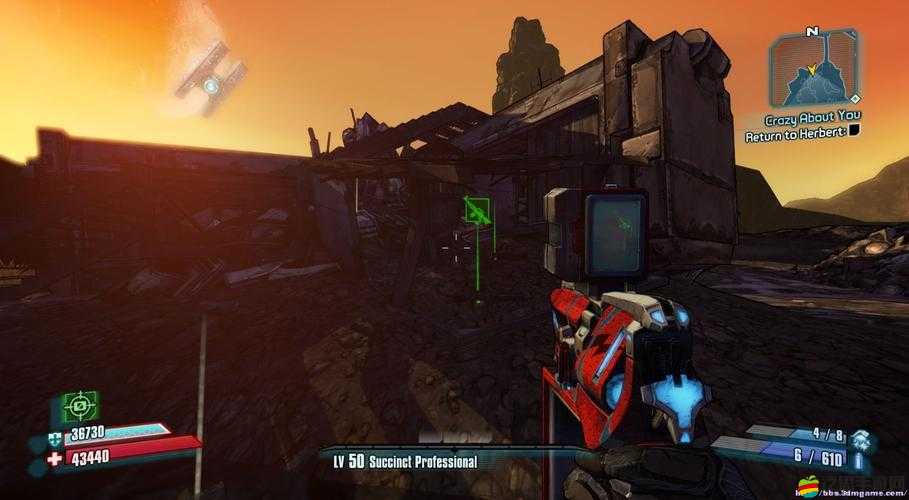Activate the green action skill icon

[x=79, y=406]
